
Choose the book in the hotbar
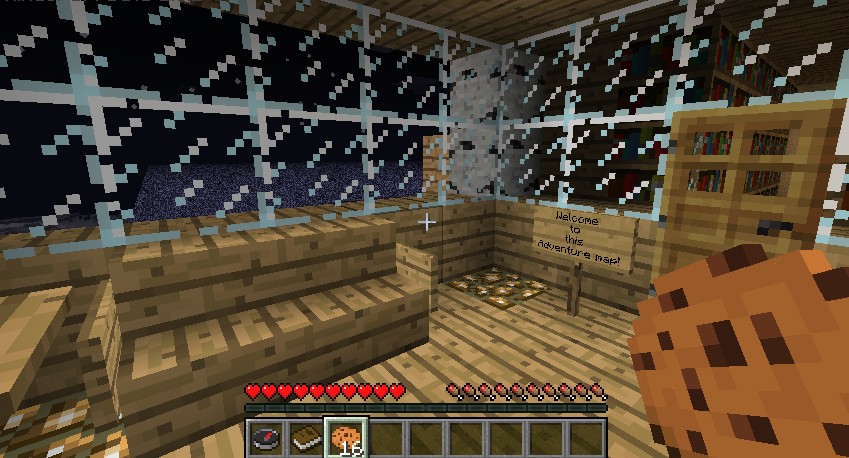tap(307, 438)
